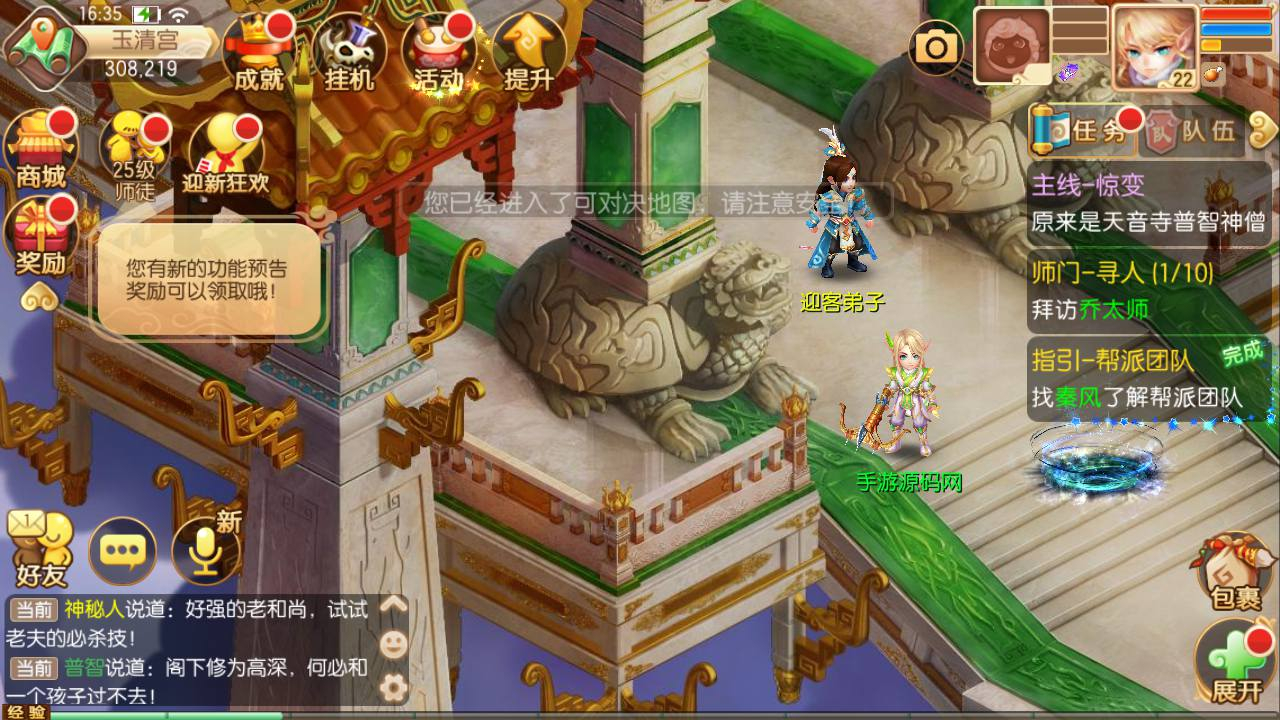Take a screenshot with the camera button
This screenshot has width=1280, height=720.
click(937, 45)
